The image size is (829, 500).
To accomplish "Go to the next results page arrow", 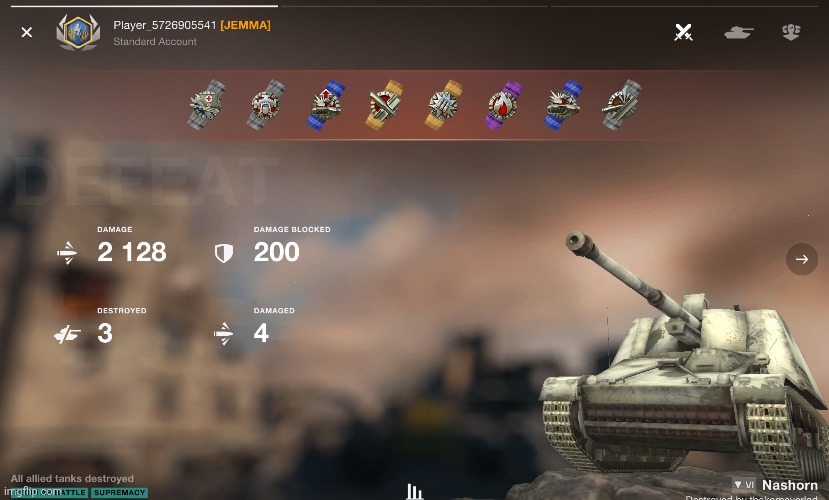I will [x=801, y=259].
